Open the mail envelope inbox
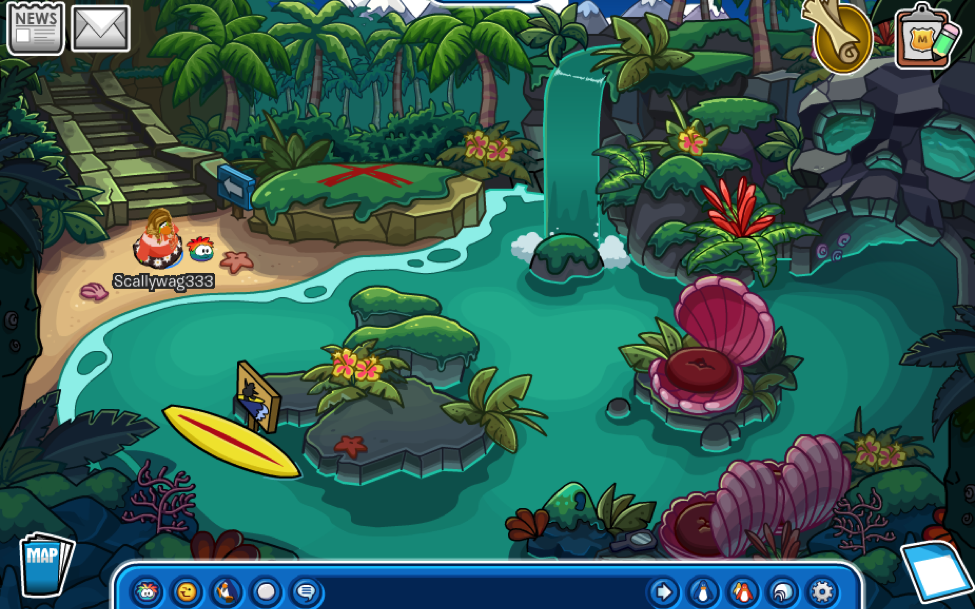The height and width of the screenshot is (610, 975). pos(100,28)
